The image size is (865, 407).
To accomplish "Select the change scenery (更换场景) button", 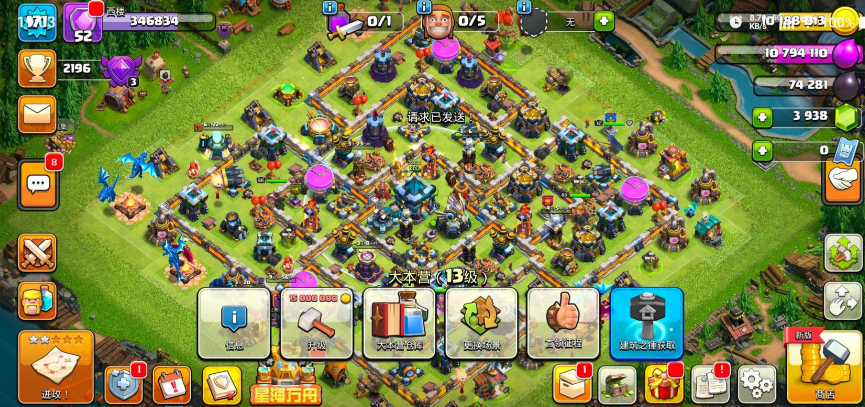I will [481, 323].
